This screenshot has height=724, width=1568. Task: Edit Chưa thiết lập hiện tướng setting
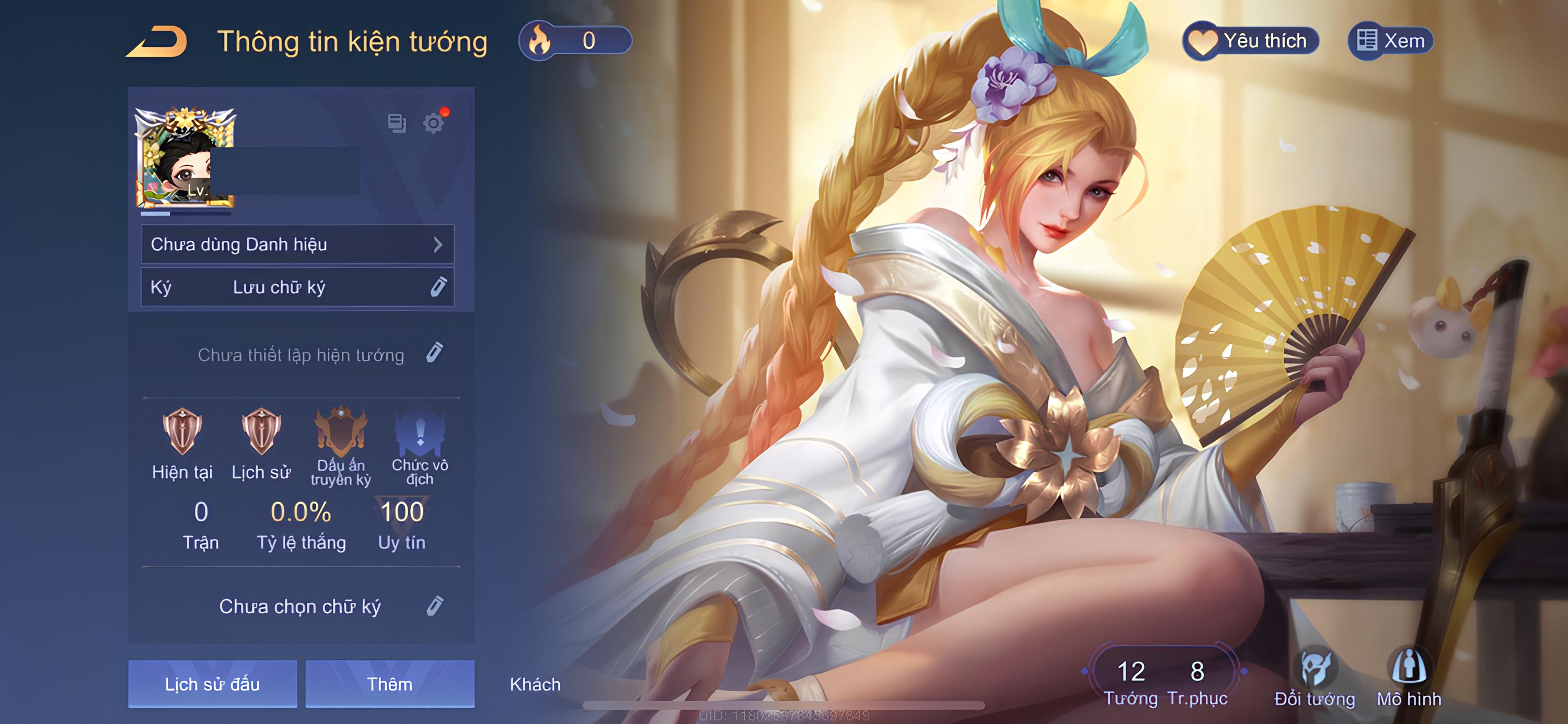tap(435, 353)
